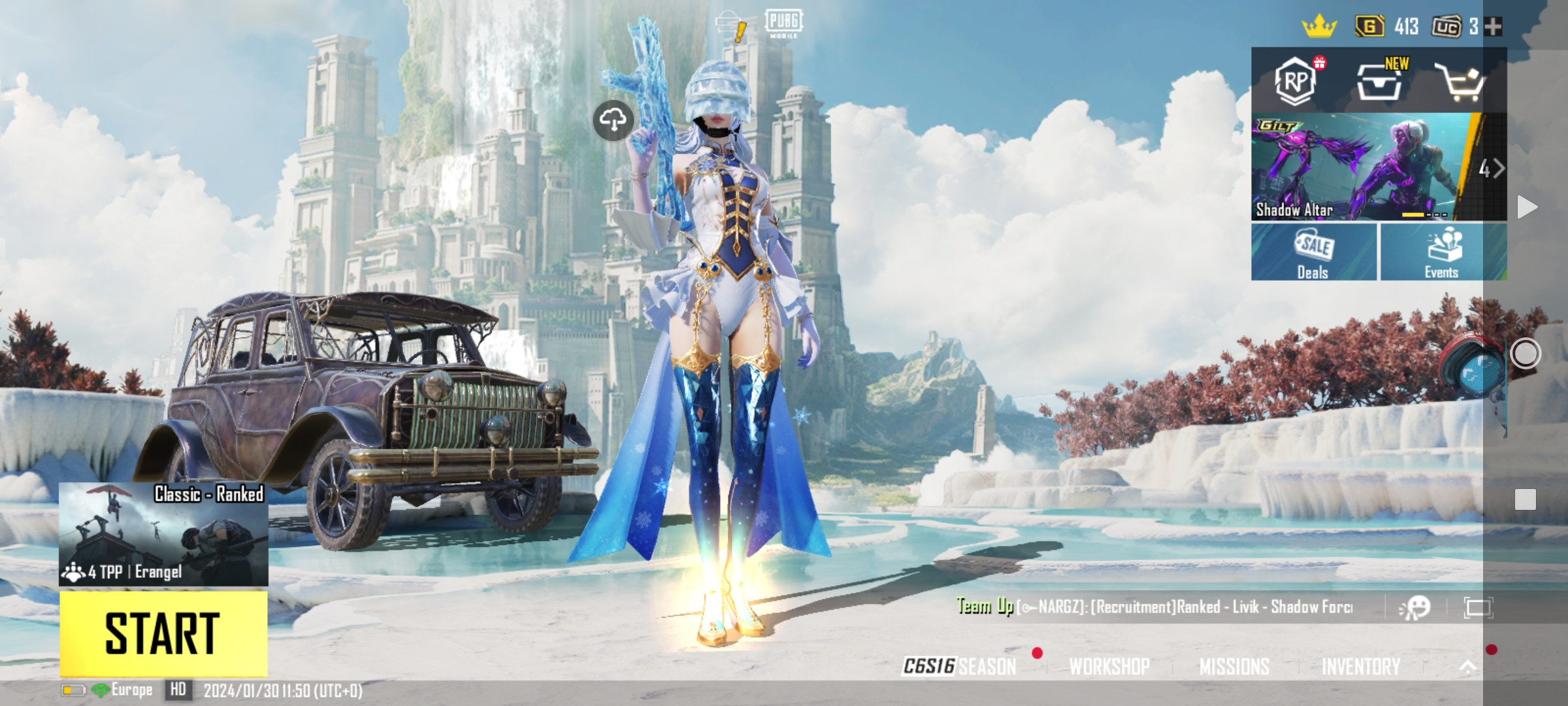
Task: Open the C6S16 Season menu
Action: (960, 666)
